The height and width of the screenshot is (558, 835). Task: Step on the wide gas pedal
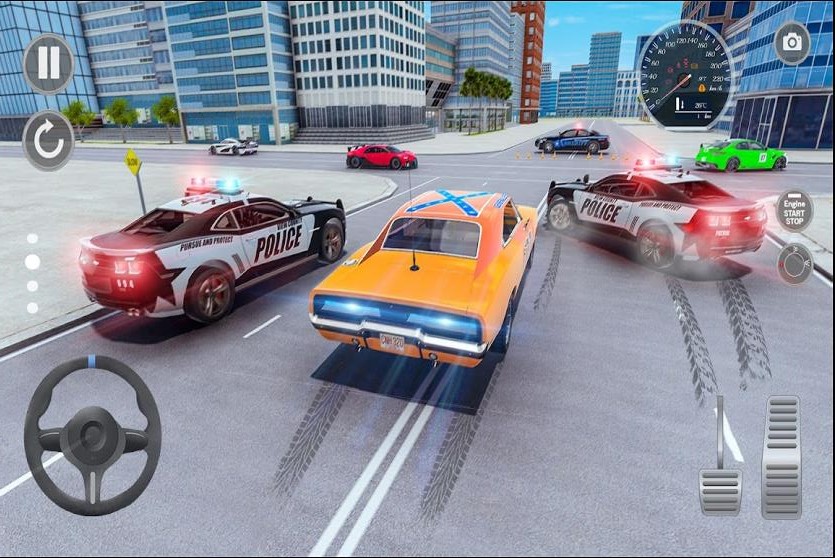pyautogui.click(x=781, y=456)
